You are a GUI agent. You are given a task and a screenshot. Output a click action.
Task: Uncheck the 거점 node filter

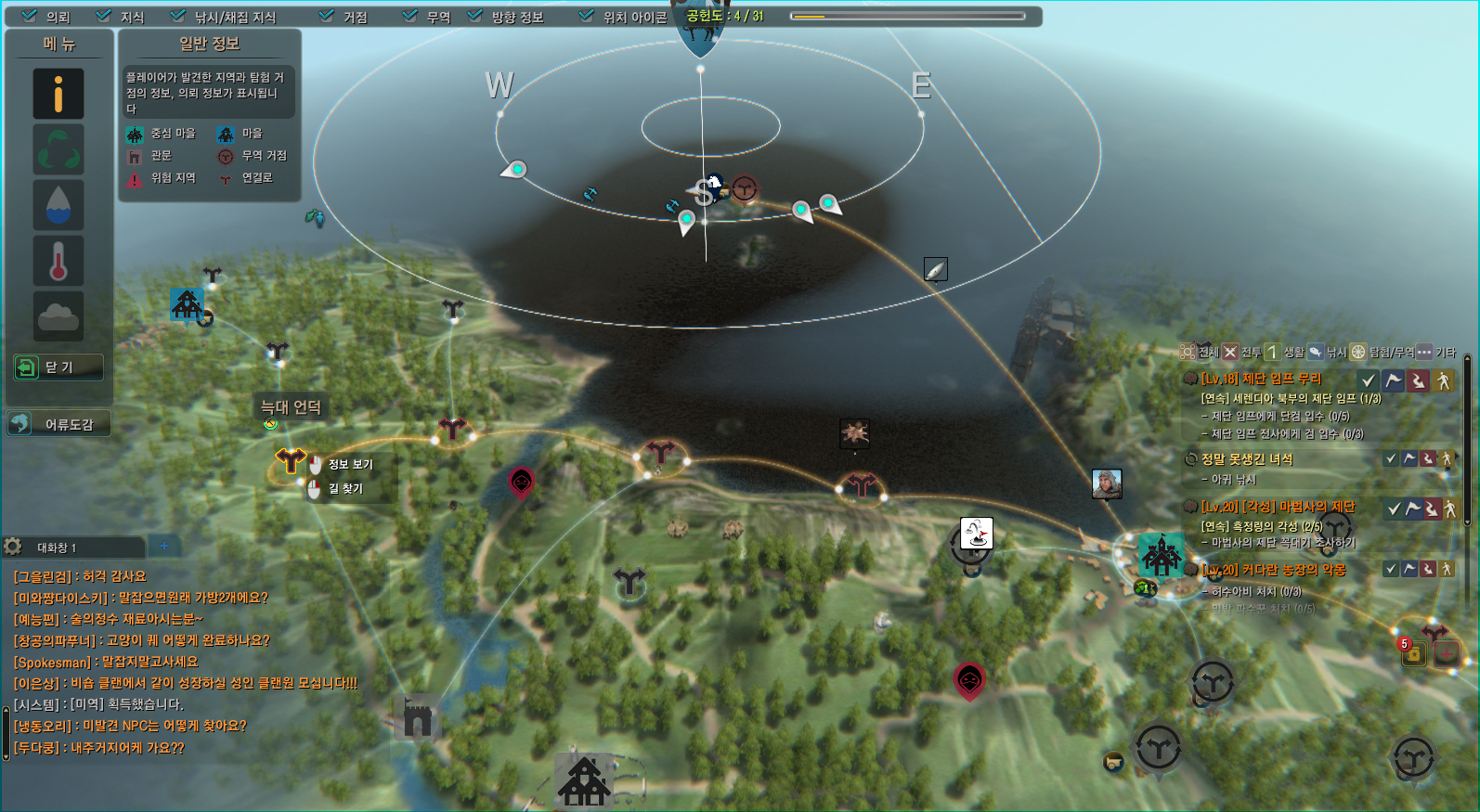(326, 16)
